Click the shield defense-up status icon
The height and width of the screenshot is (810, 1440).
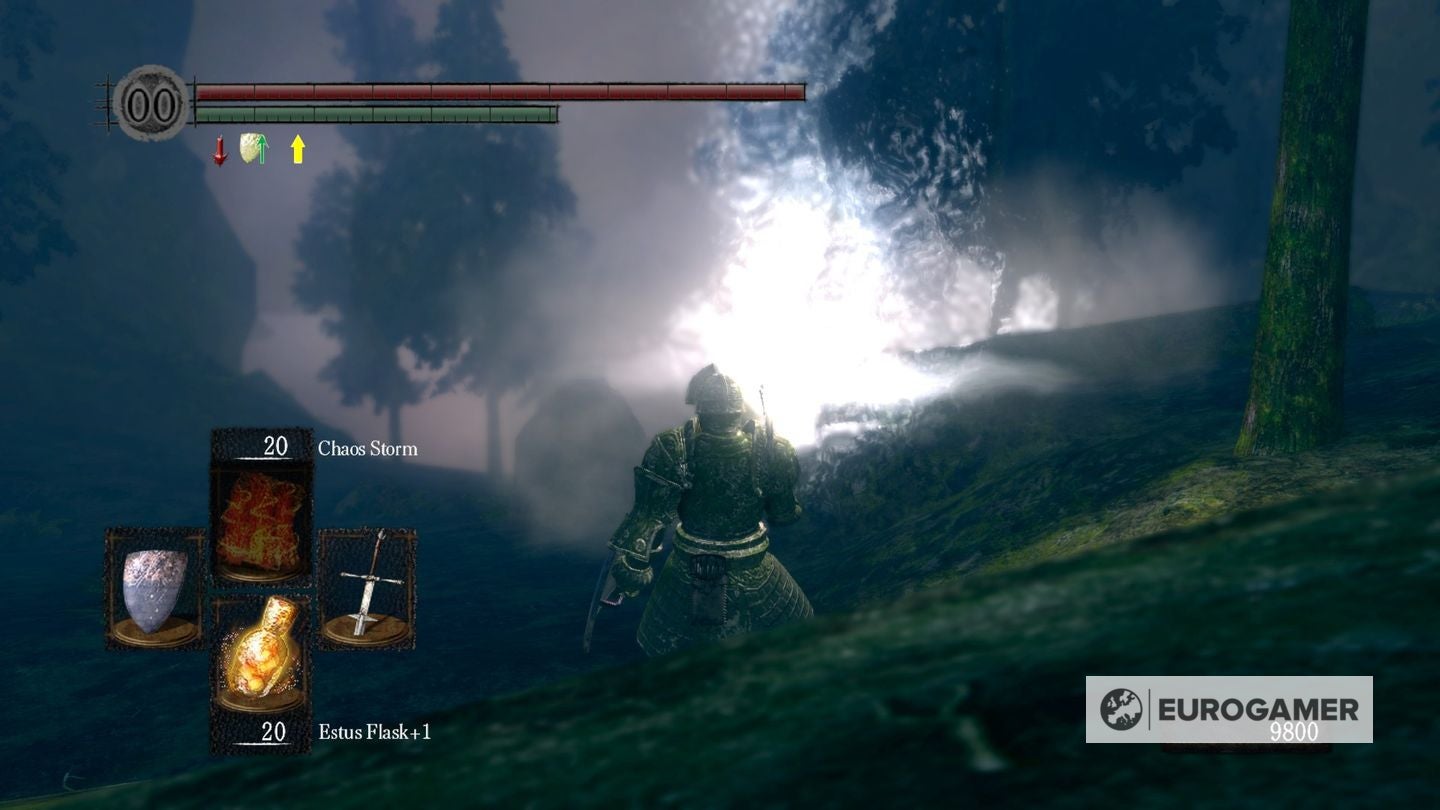tap(250, 148)
